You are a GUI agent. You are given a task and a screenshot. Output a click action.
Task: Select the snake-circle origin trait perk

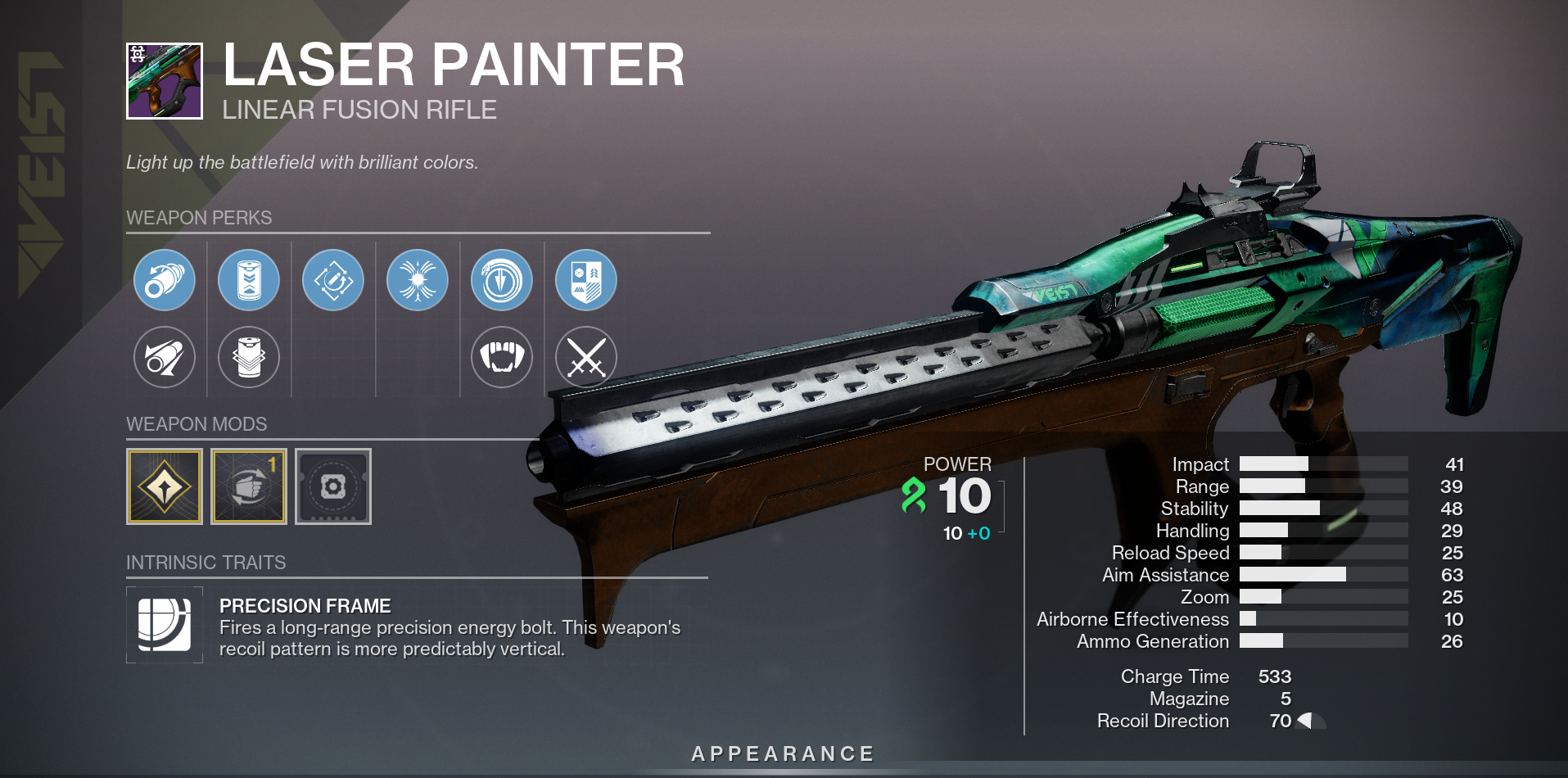[x=502, y=280]
